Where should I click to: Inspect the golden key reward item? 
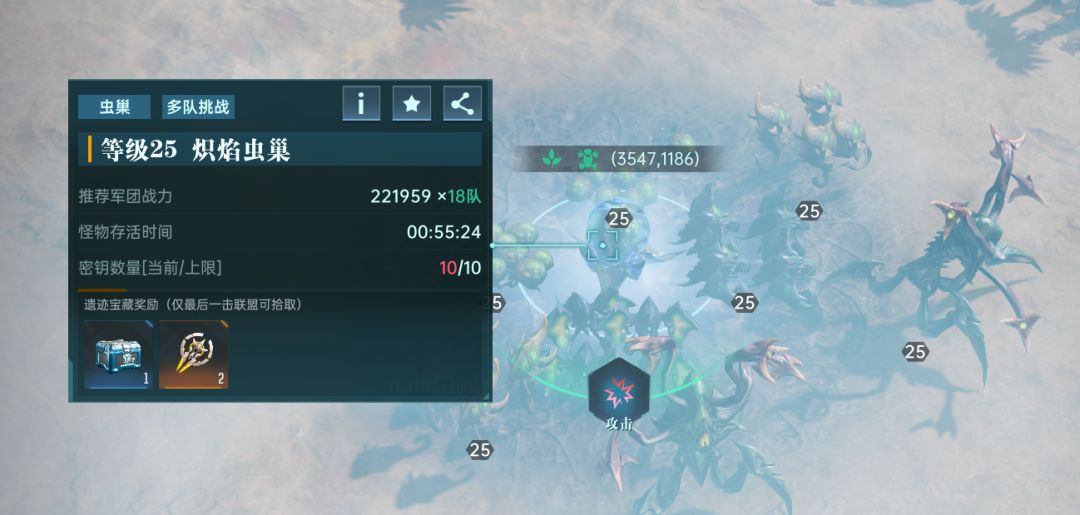193,355
